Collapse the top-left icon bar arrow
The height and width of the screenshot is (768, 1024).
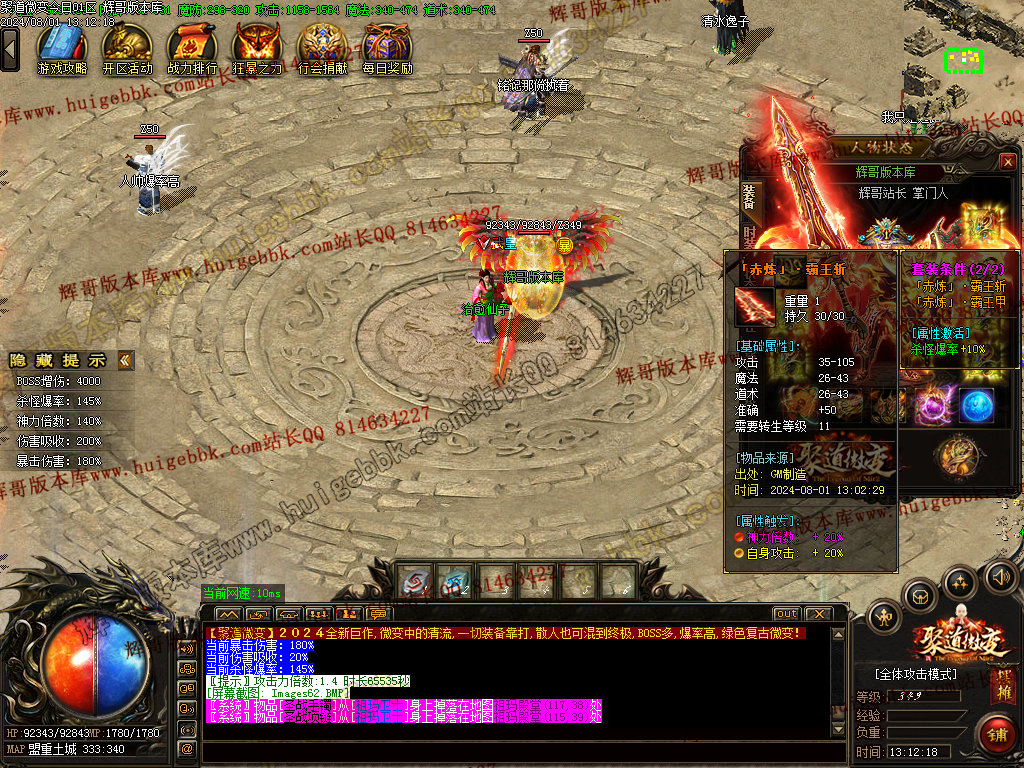point(10,48)
